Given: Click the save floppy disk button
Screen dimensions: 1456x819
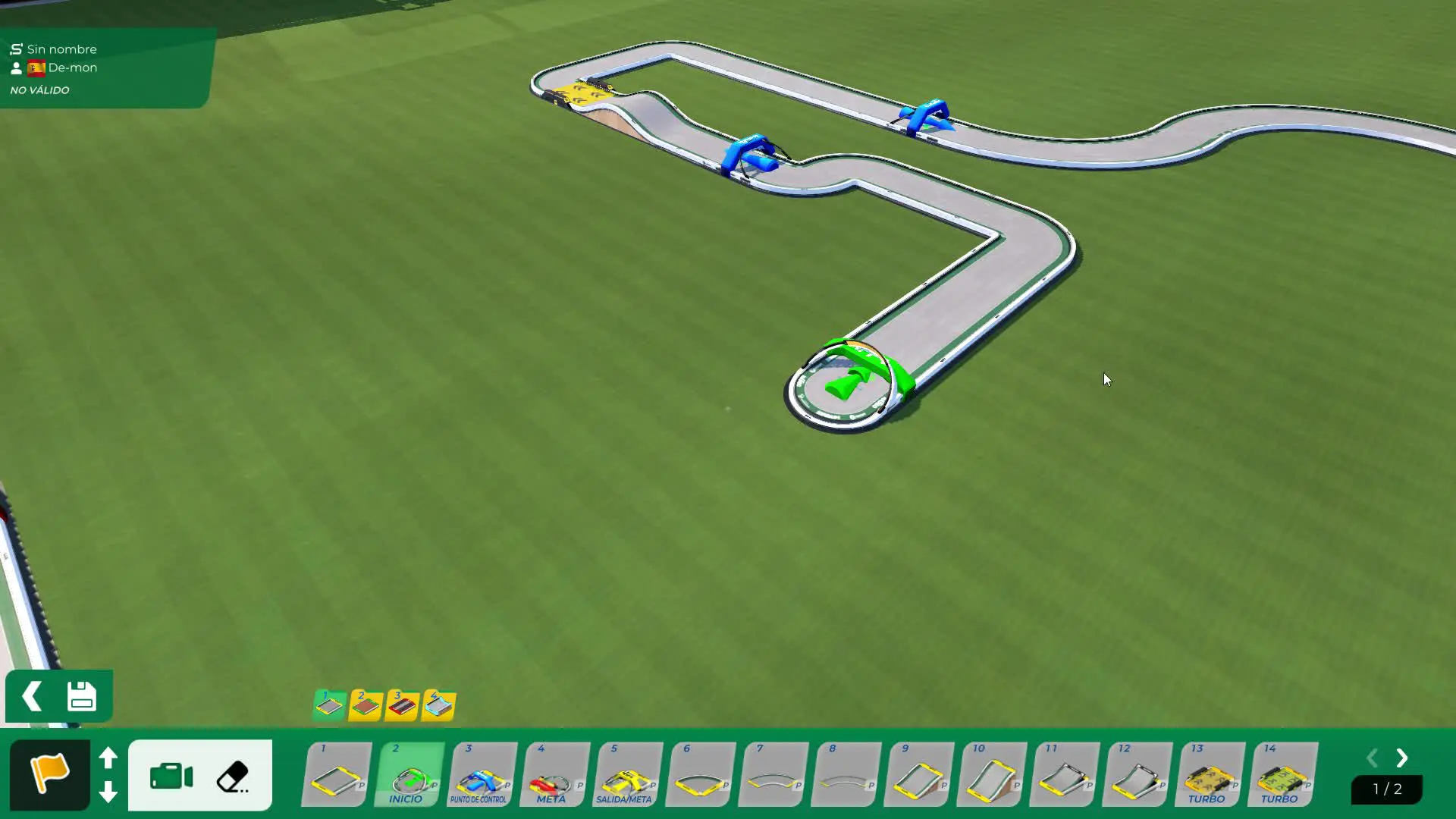Looking at the screenshot, I should 82,696.
